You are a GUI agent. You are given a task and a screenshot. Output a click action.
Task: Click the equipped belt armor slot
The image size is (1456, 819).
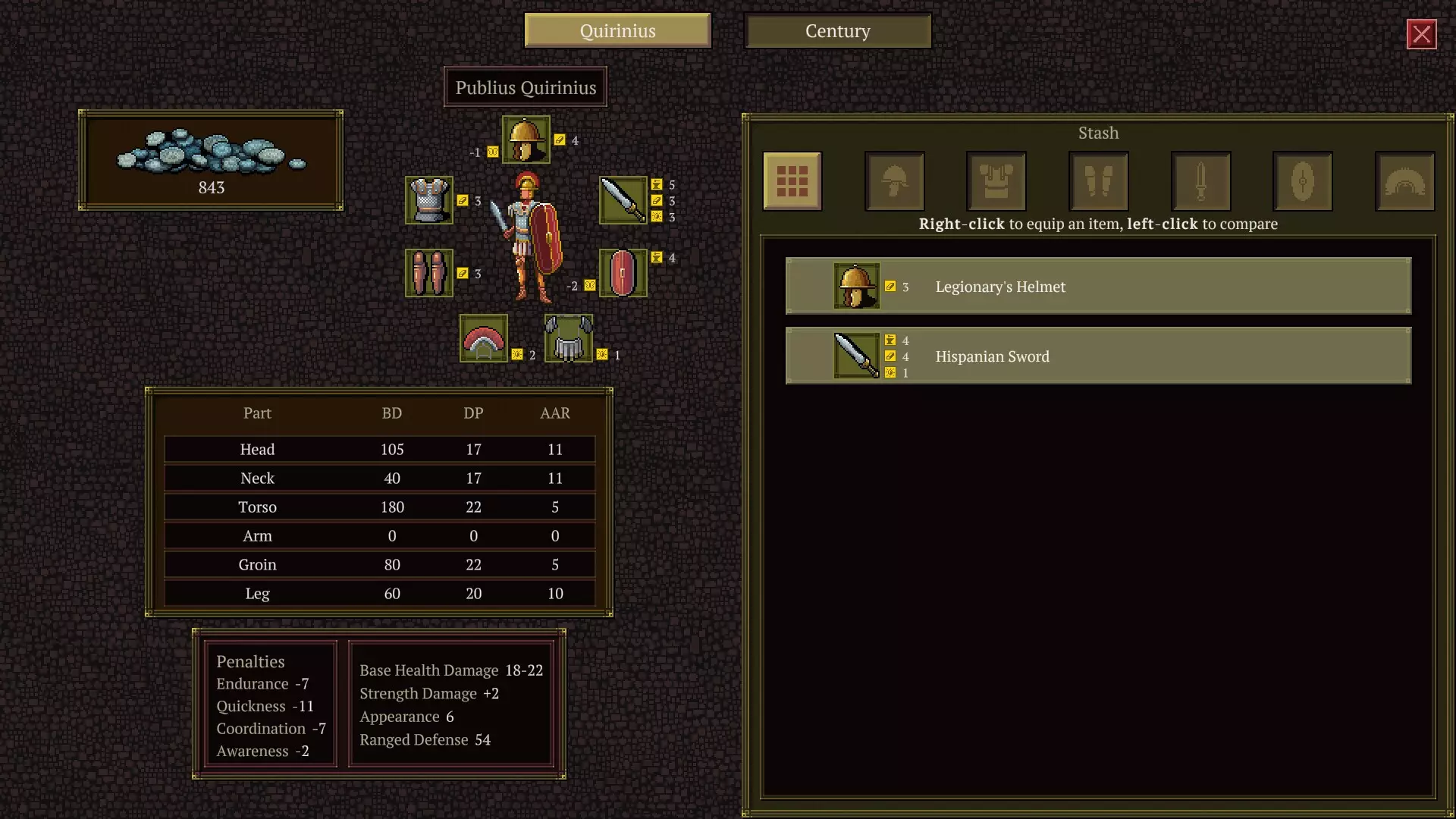[569, 338]
